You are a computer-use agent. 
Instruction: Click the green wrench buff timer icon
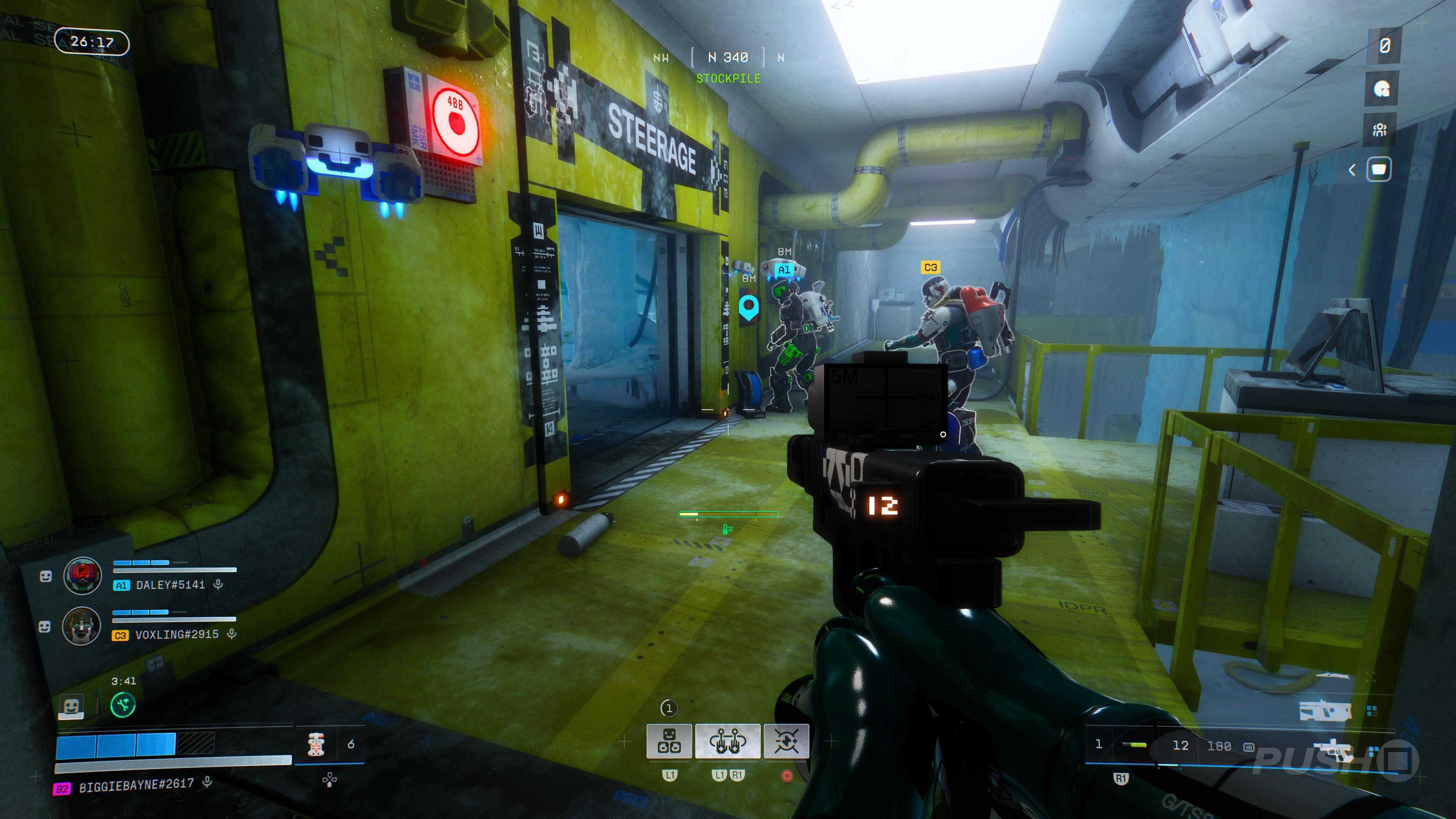(122, 705)
